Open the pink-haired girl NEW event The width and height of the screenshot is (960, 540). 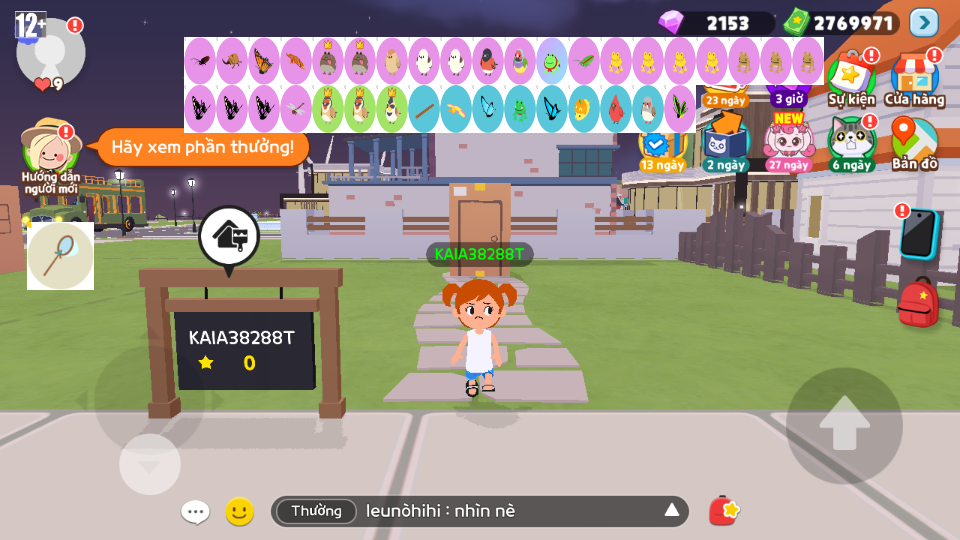coord(788,143)
